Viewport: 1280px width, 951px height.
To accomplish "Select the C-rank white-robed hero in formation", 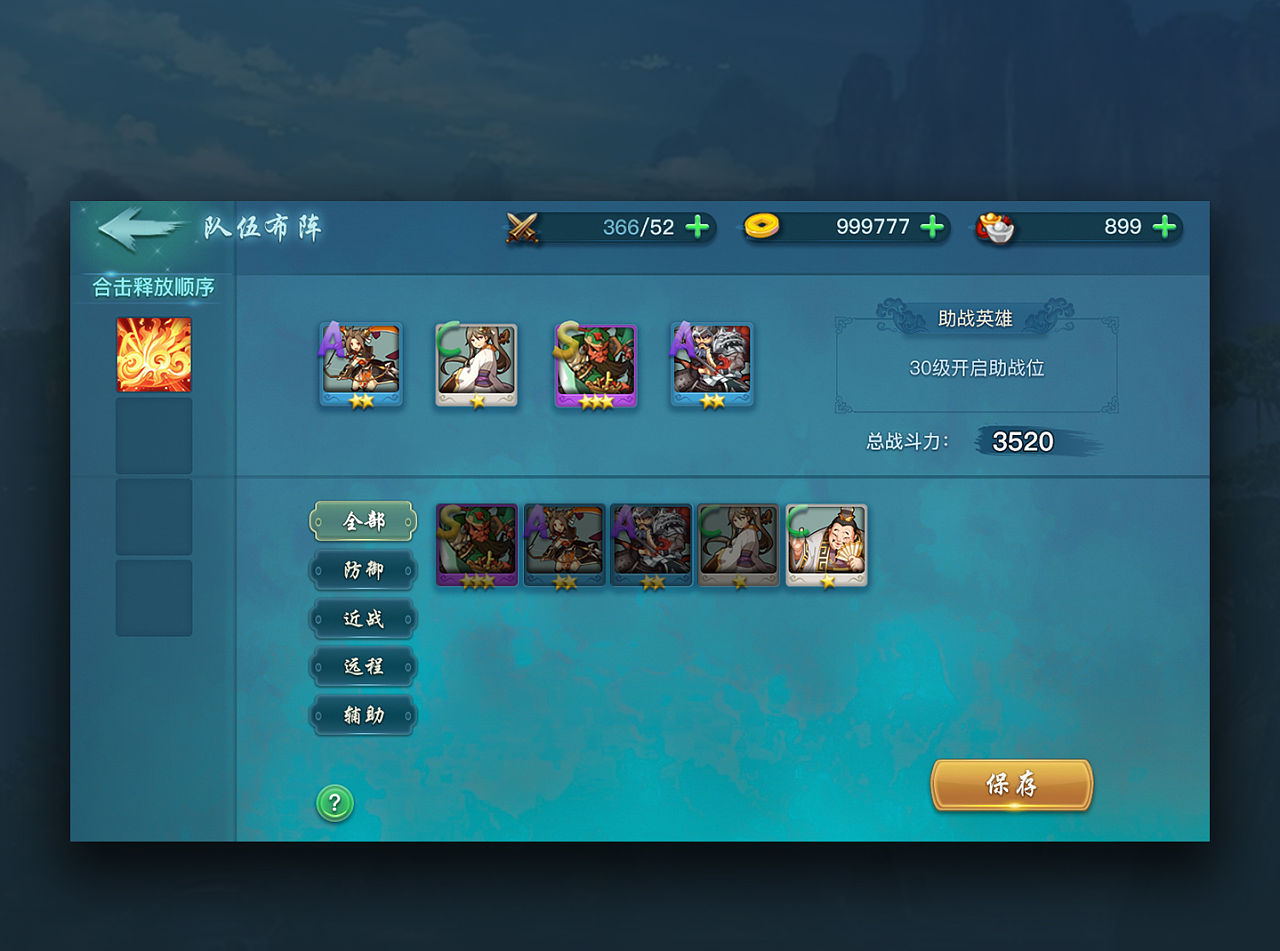I will [x=476, y=365].
